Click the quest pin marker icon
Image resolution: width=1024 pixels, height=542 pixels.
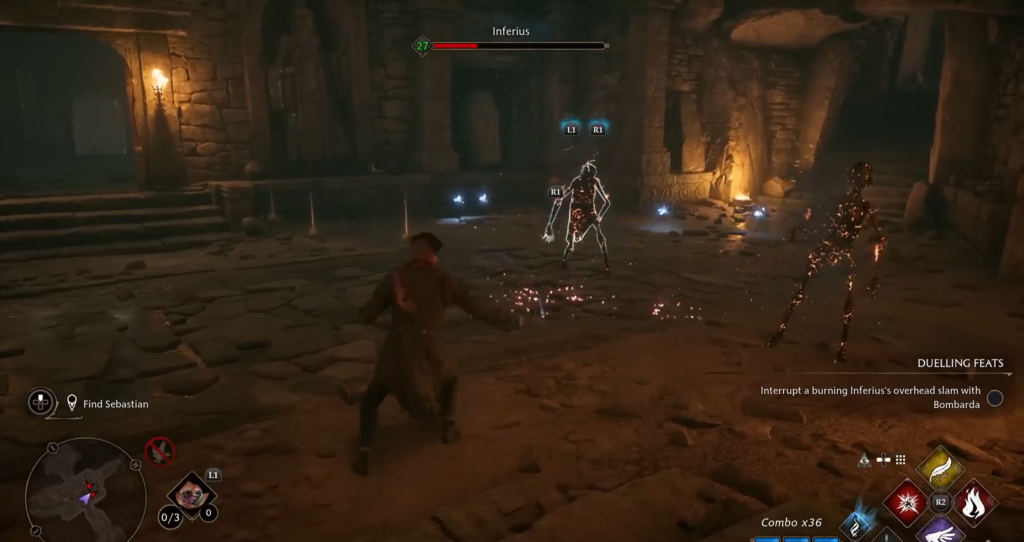[72, 404]
